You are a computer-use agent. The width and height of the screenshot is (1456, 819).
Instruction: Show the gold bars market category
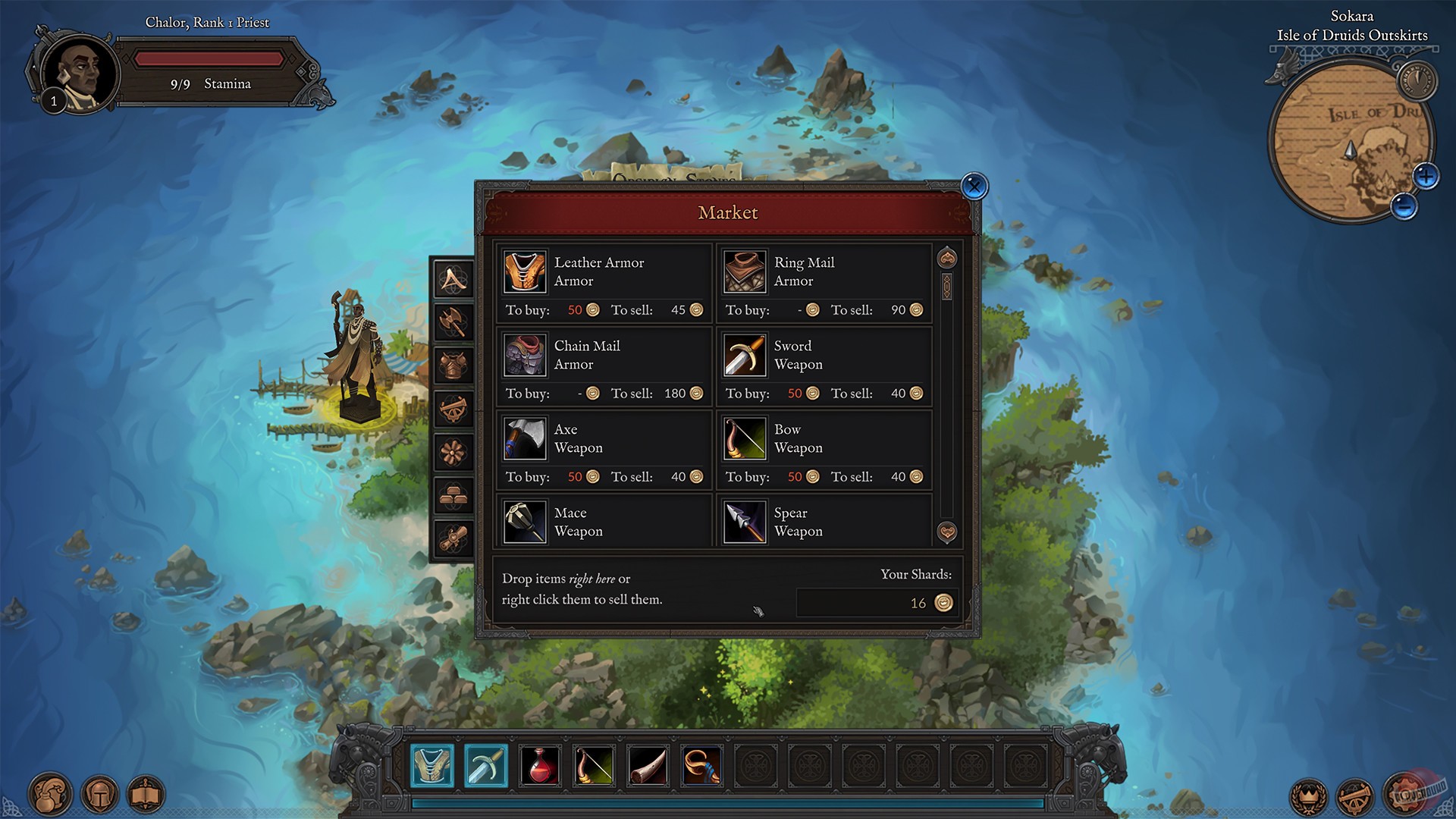[x=453, y=496]
